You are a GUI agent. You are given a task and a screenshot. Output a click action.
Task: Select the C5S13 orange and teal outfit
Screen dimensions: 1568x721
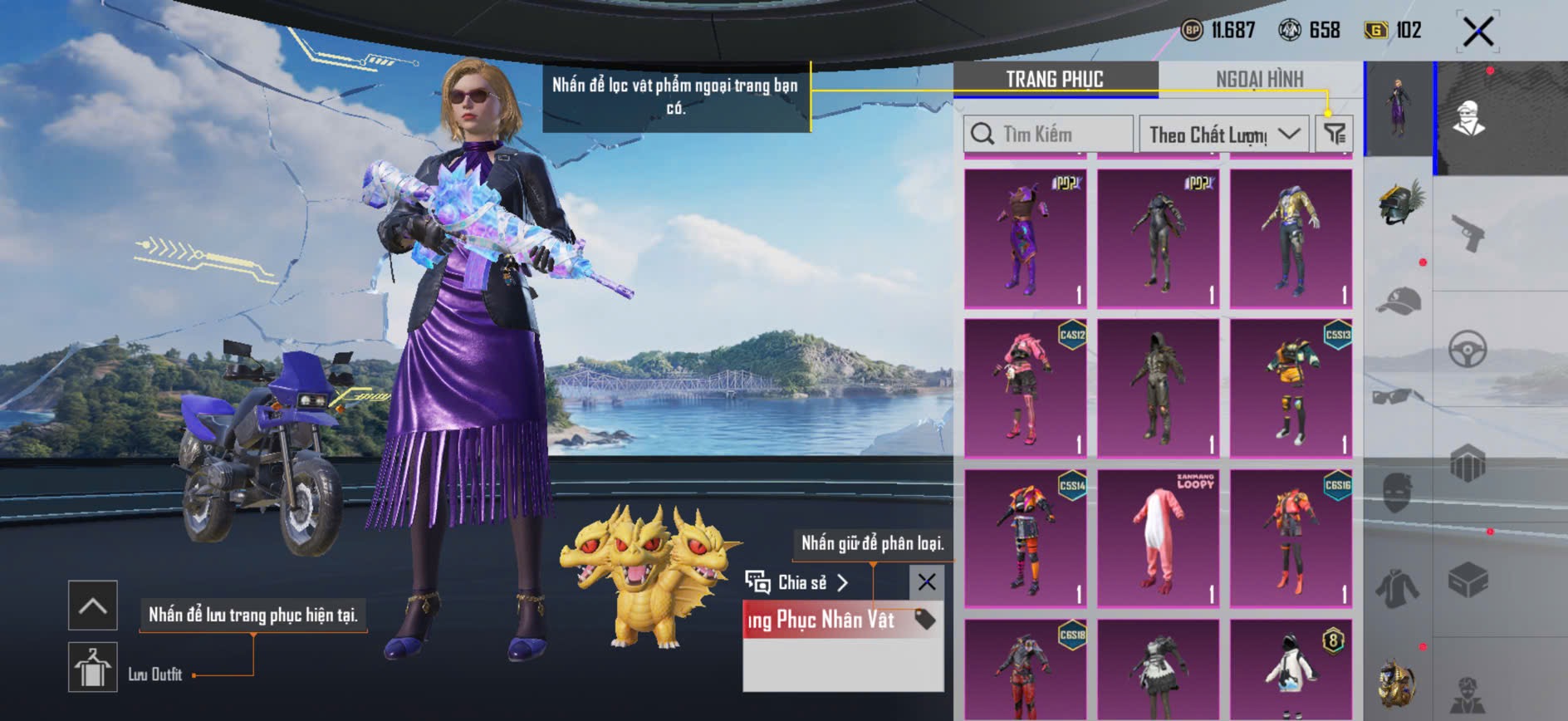(1291, 388)
